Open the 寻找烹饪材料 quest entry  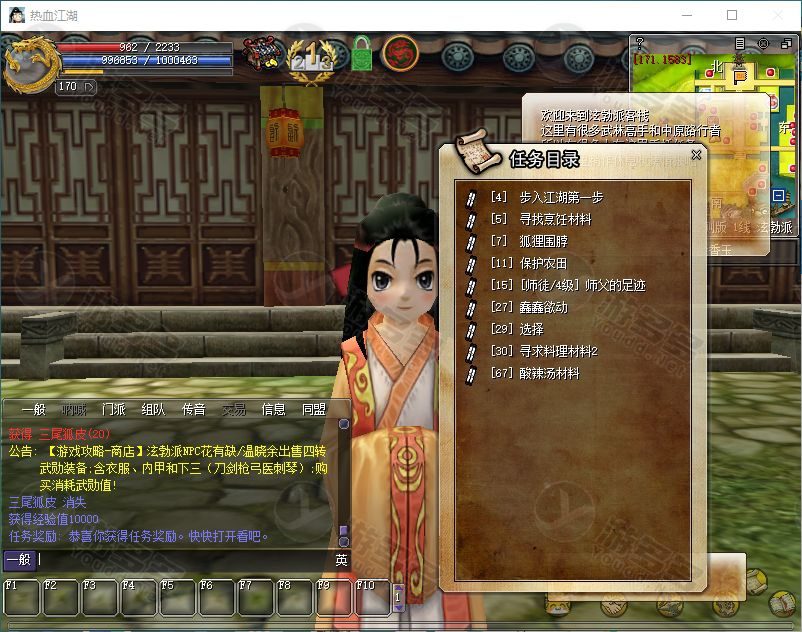pyautogui.click(x=555, y=219)
